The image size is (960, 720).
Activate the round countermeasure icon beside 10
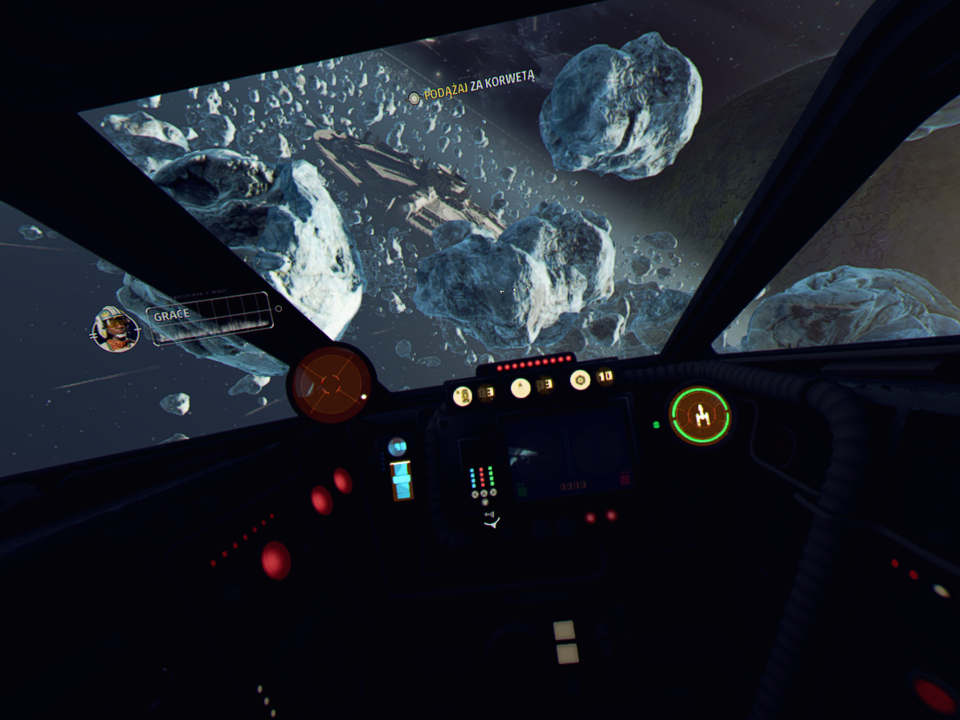pyautogui.click(x=580, y=380)
